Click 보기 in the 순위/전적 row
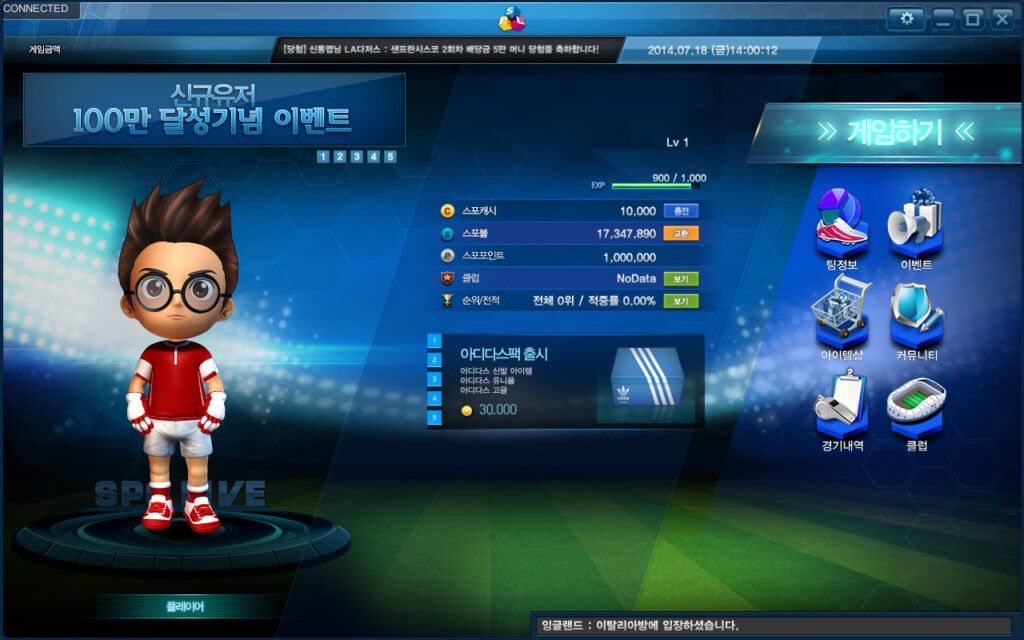This screenshot has width=1024, height=640. click(680, 300)
